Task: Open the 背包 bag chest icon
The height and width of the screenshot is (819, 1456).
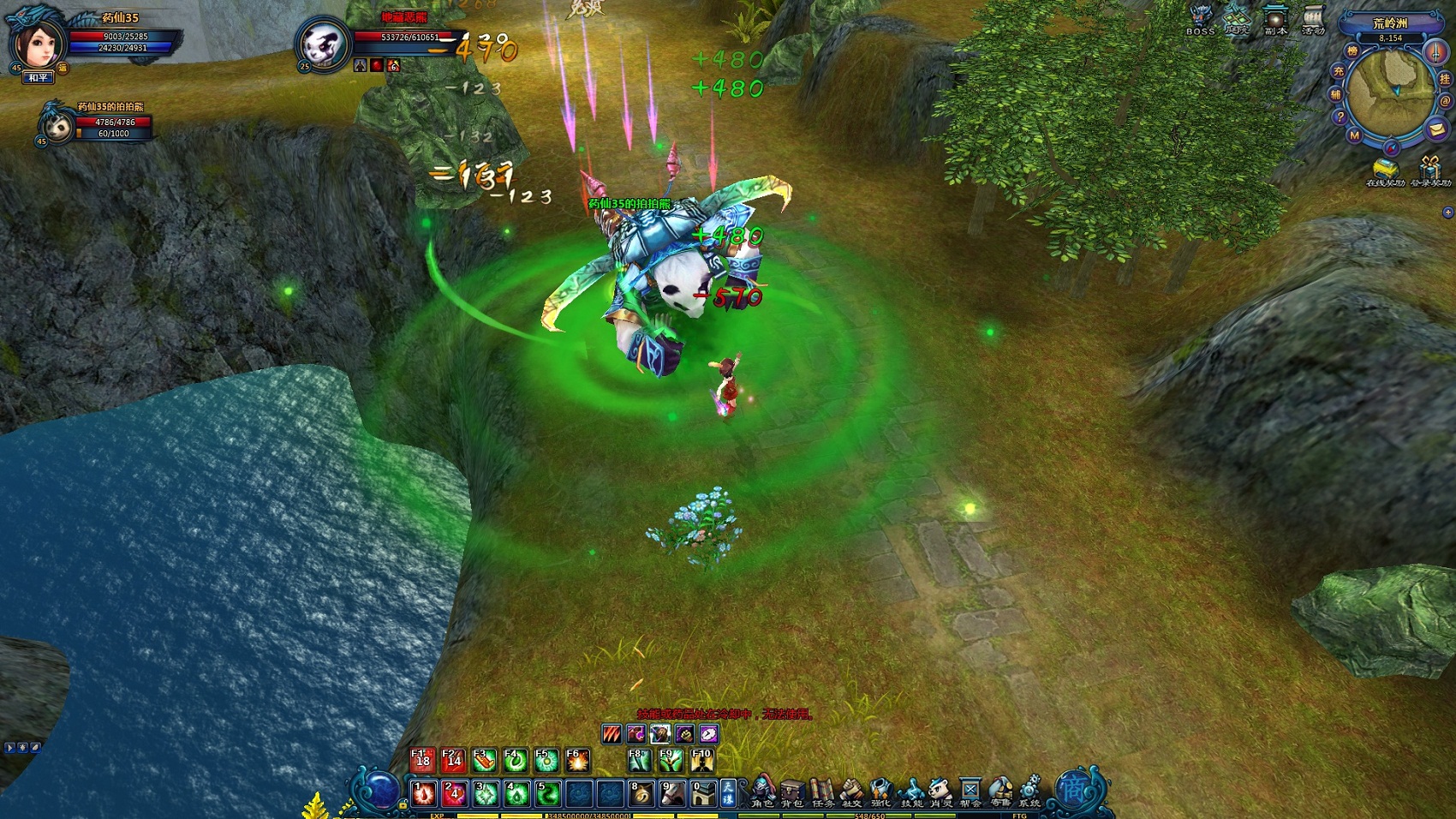Action: click(x=792, y=791)
